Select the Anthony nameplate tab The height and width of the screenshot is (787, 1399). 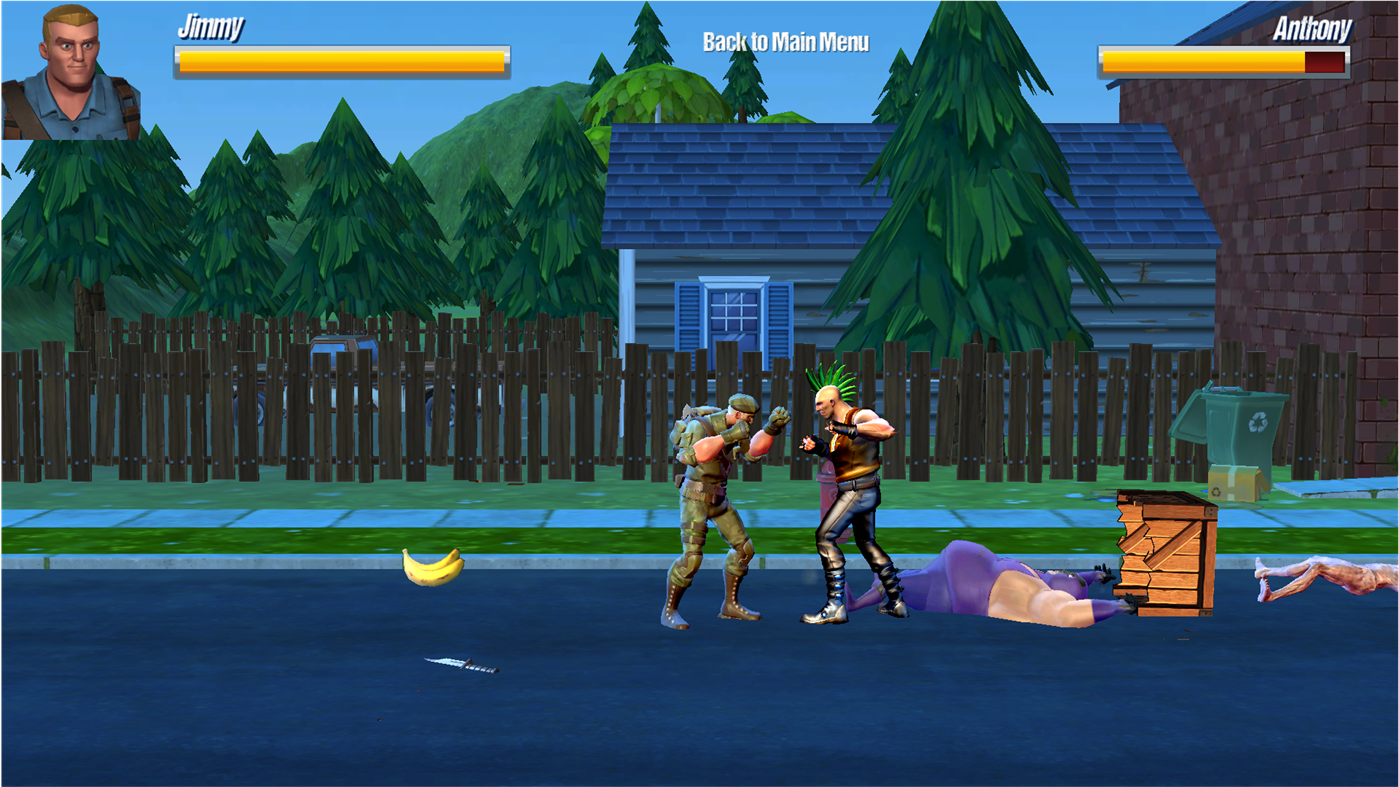(1311, 29)
